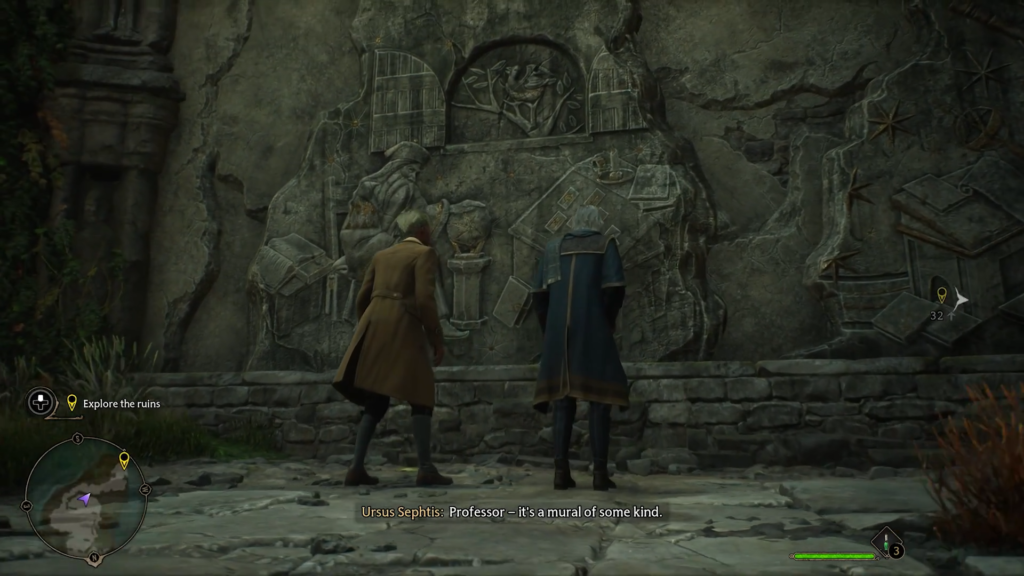Click the purple player arrow on the minimap
The image size is (1024, 576).
86,497
